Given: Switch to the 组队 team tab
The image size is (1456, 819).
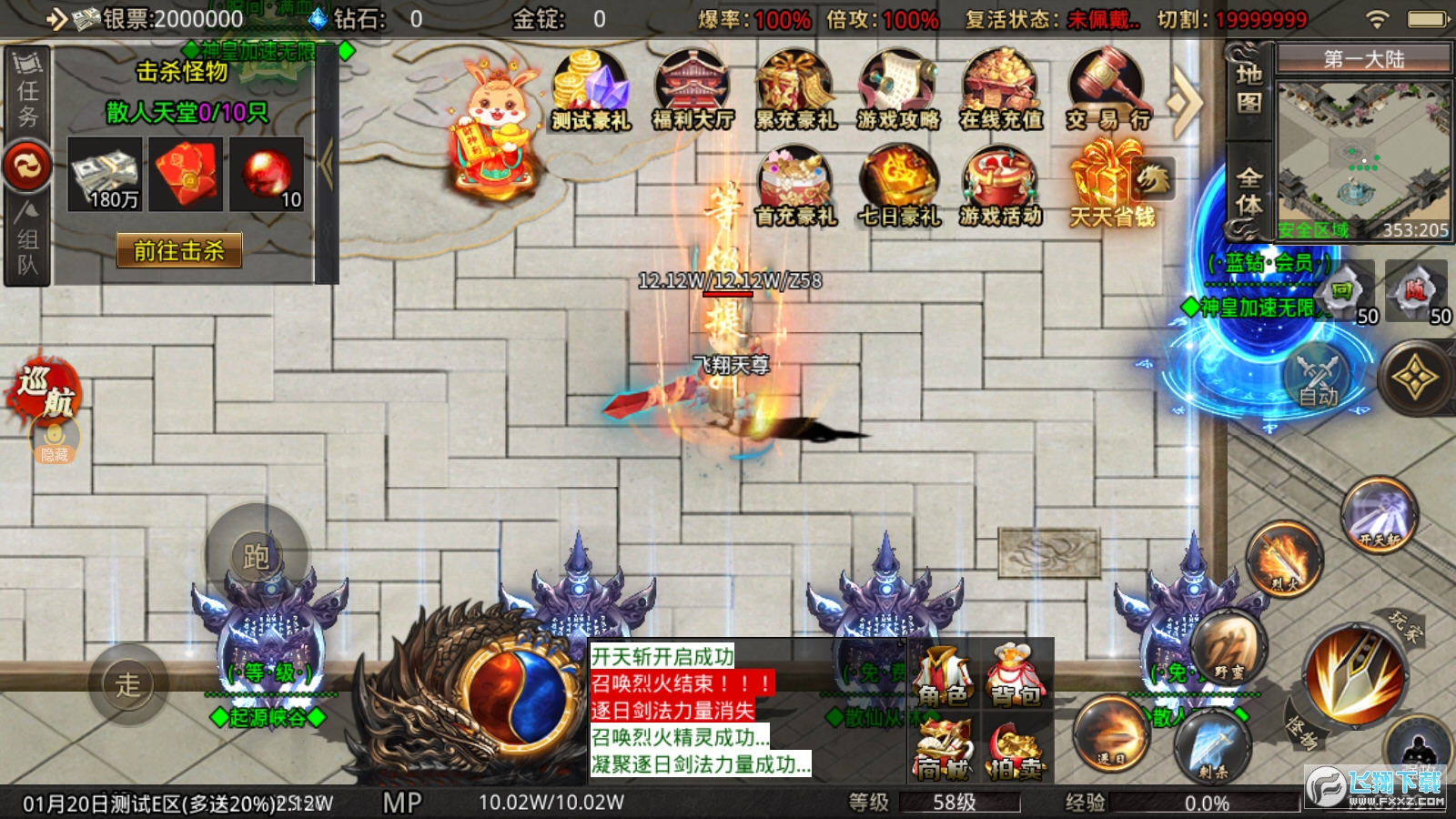Looking at the screenshot, I should [x=27, y=241].
